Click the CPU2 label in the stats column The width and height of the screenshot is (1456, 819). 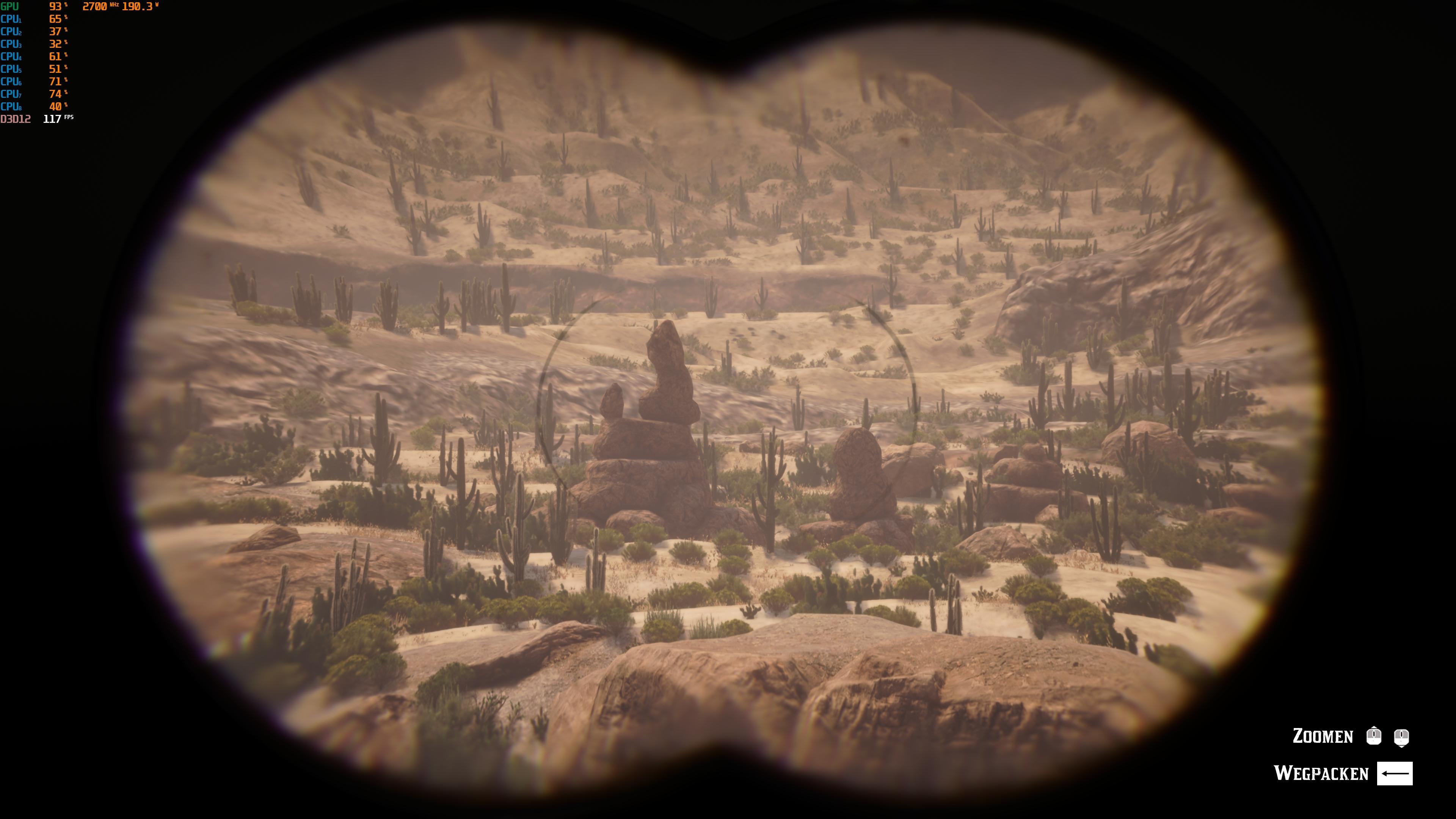pyautogui.click(x=11, y=31)
